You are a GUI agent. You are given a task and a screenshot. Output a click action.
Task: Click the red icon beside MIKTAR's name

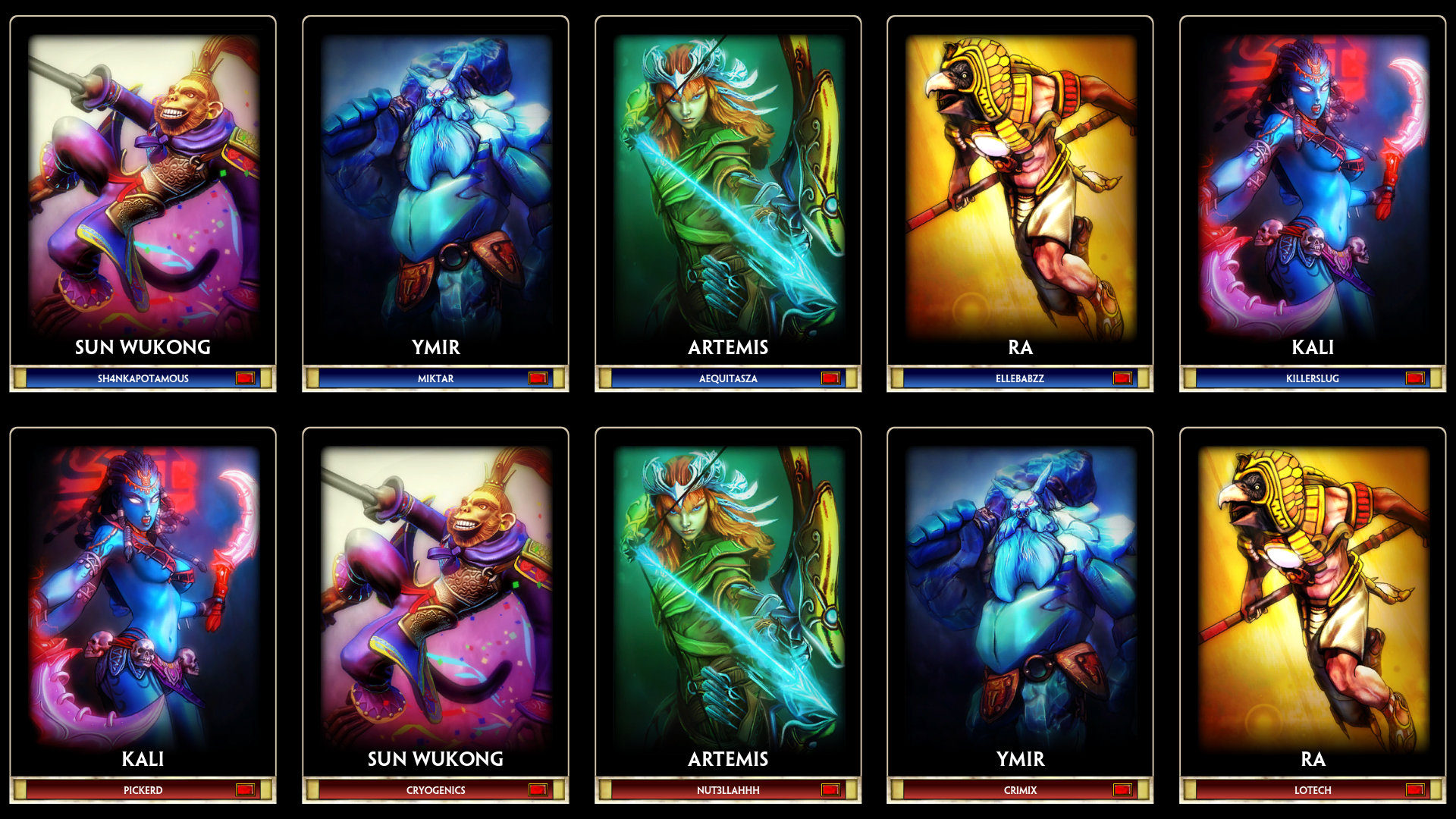pyautogui.click(x=538, y=378)
